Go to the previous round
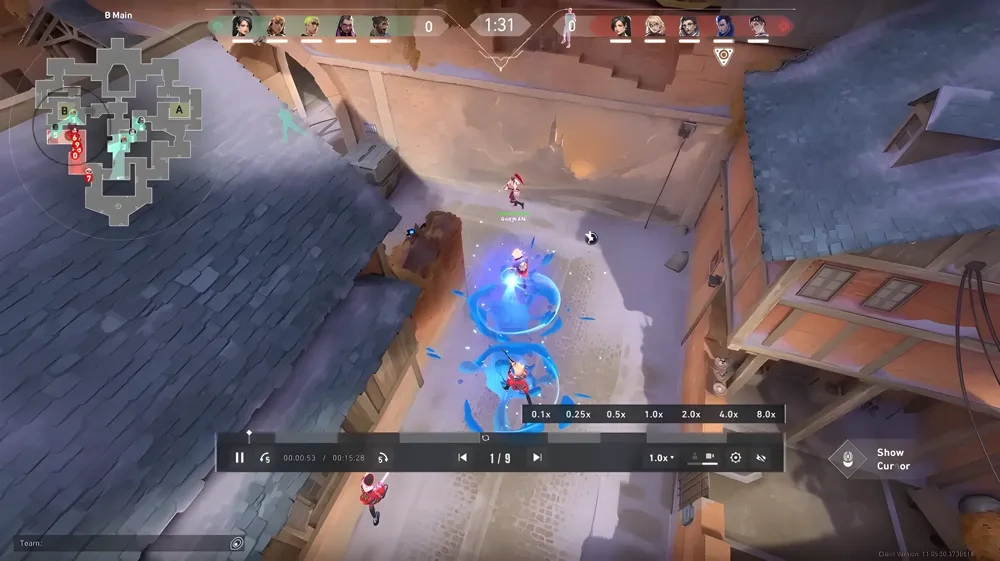This screenshot has width=1000, height=561. point(462,458)
